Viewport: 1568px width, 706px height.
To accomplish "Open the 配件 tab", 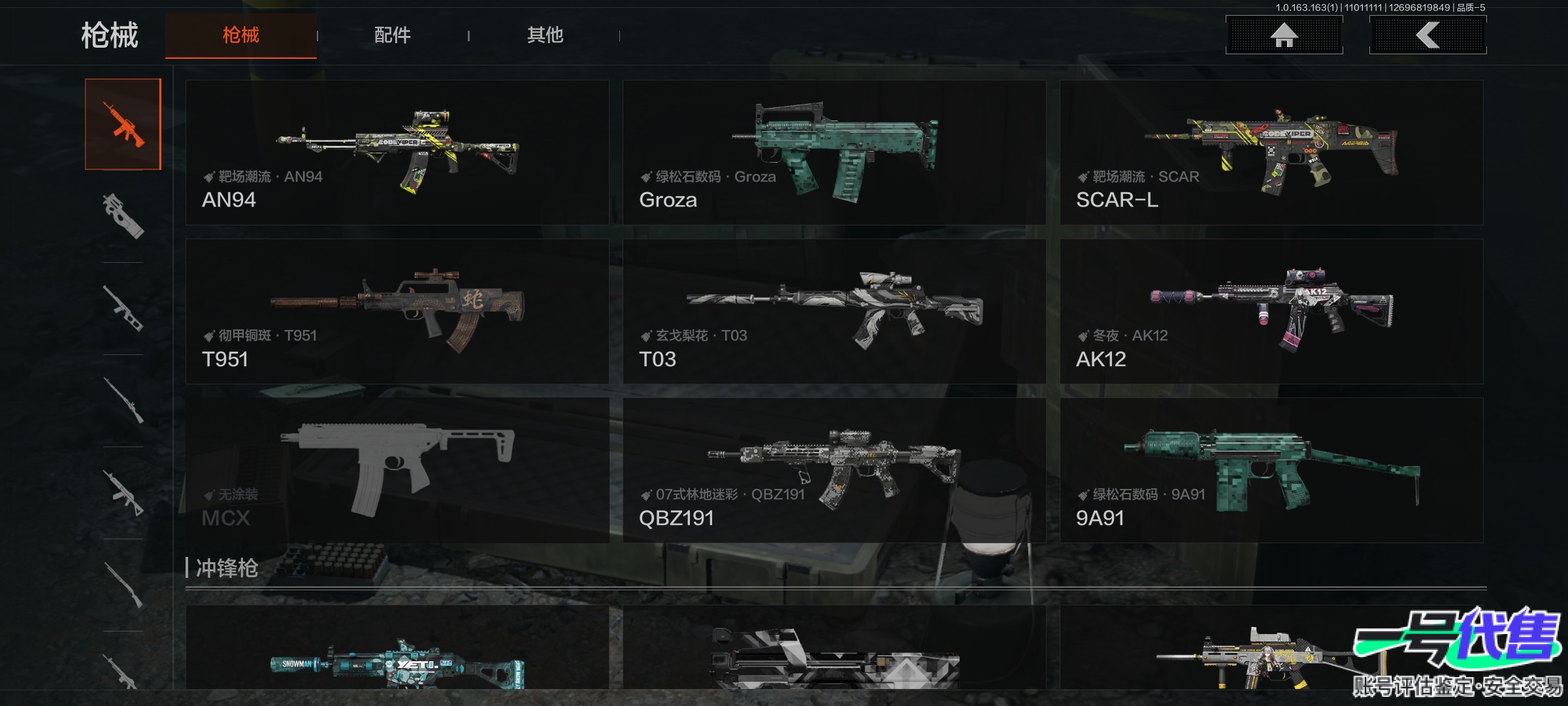I will [x=392, y=35].
